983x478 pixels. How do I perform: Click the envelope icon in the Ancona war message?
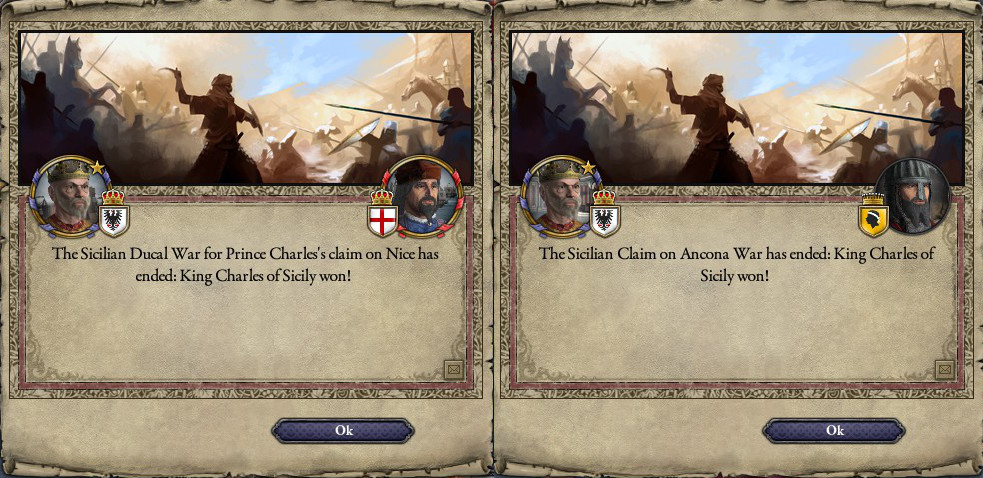(944, 370)
